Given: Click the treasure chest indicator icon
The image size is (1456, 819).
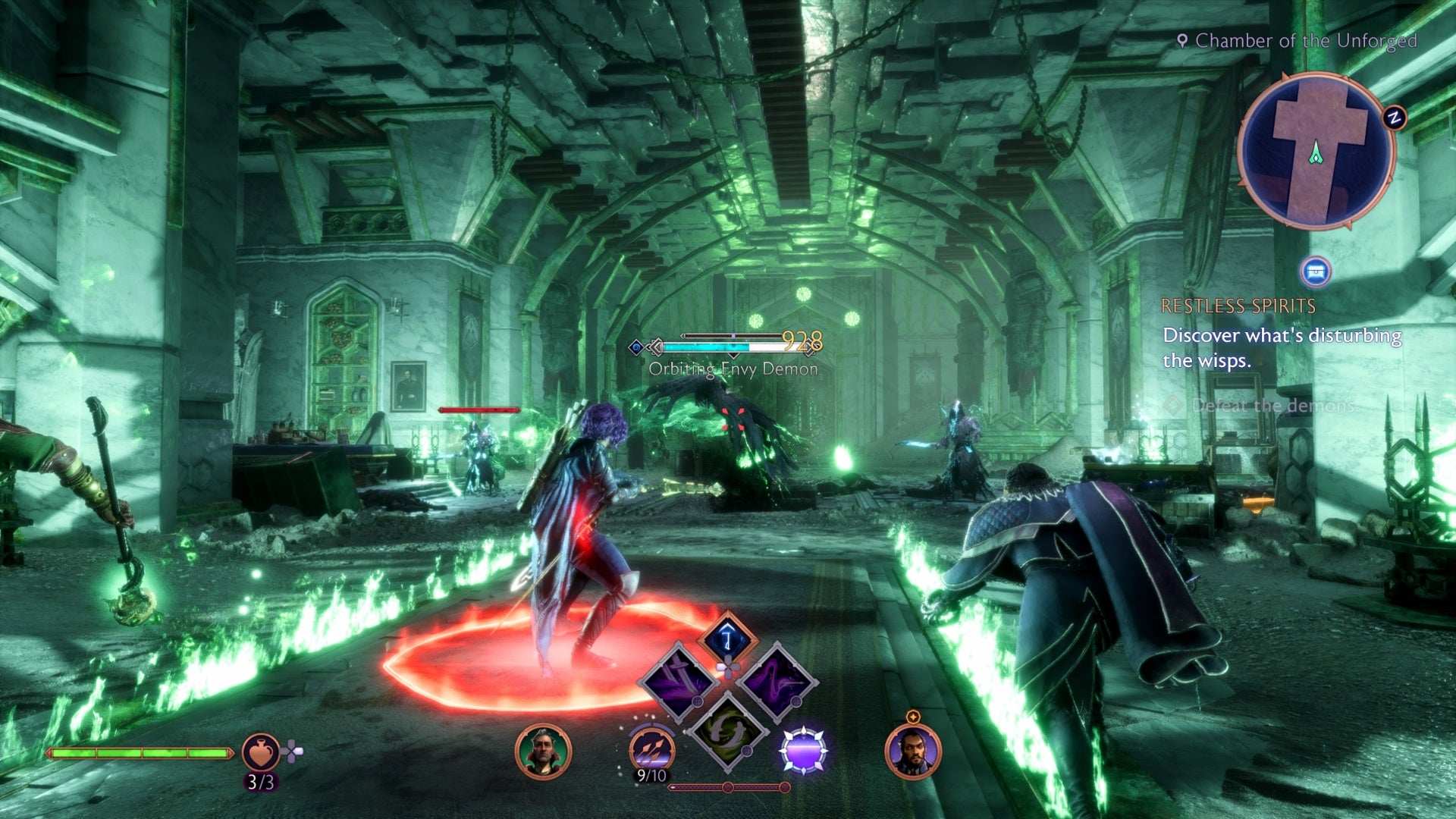Looking at the screenshot, I should 1316,271.
